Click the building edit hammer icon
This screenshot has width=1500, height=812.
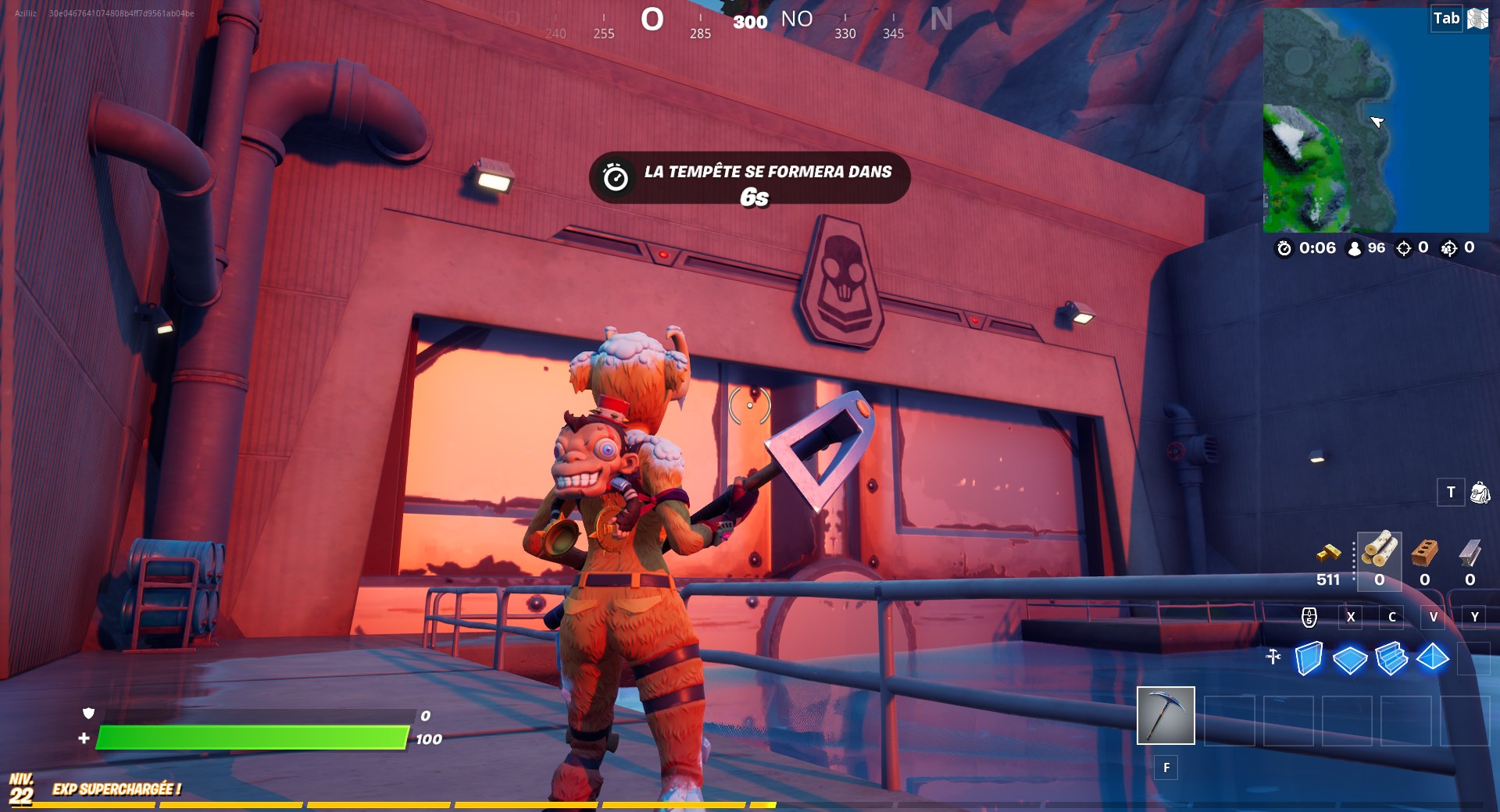(x=1273, y=658)
